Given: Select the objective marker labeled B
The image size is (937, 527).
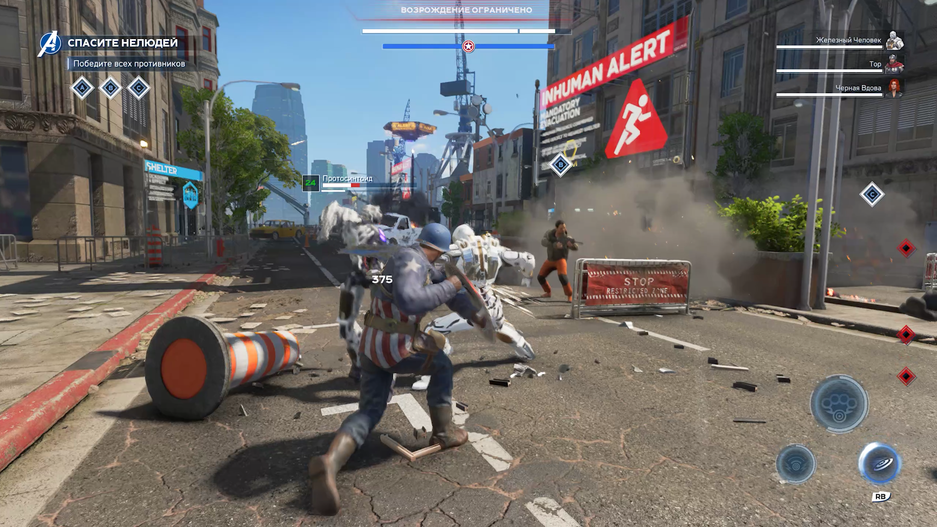Looking at the screenshot, I should point(110,88).
